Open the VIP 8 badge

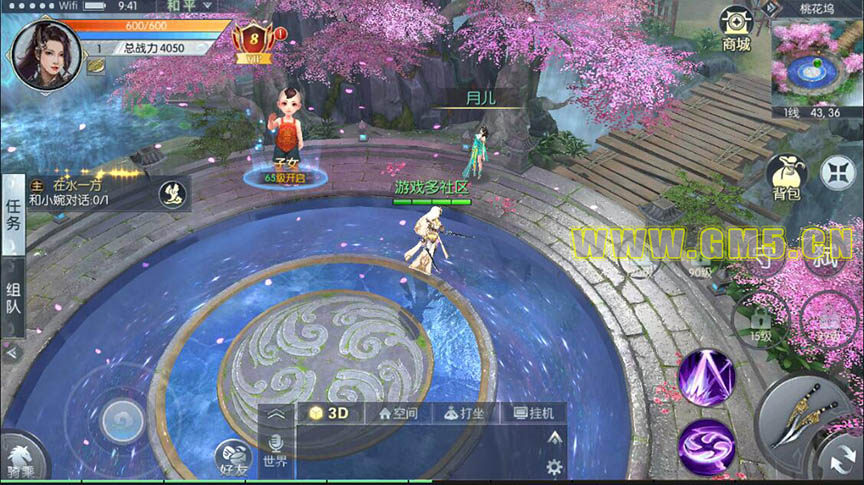[254, 41]
